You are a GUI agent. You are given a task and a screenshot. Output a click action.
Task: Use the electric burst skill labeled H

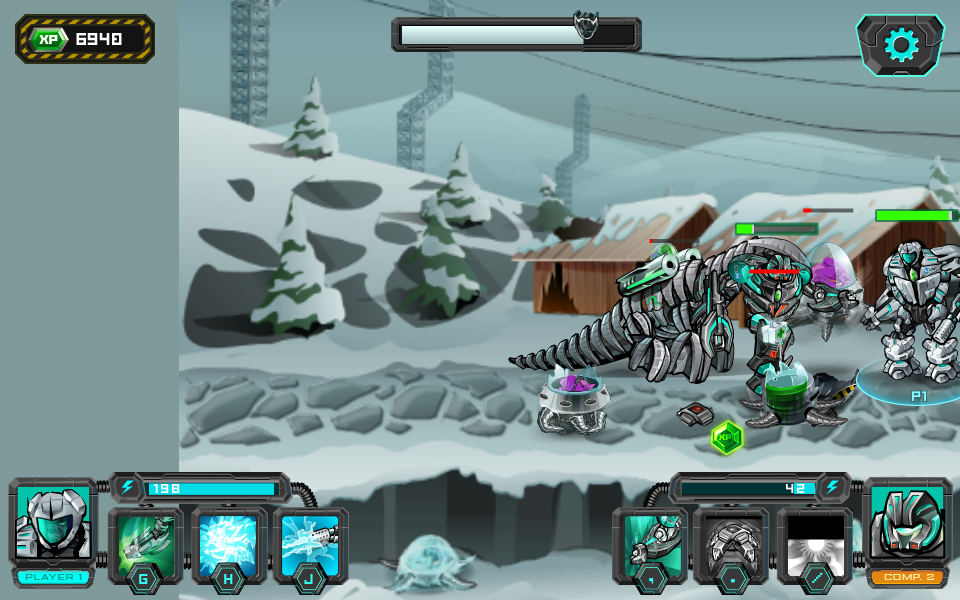click(229, 544)
